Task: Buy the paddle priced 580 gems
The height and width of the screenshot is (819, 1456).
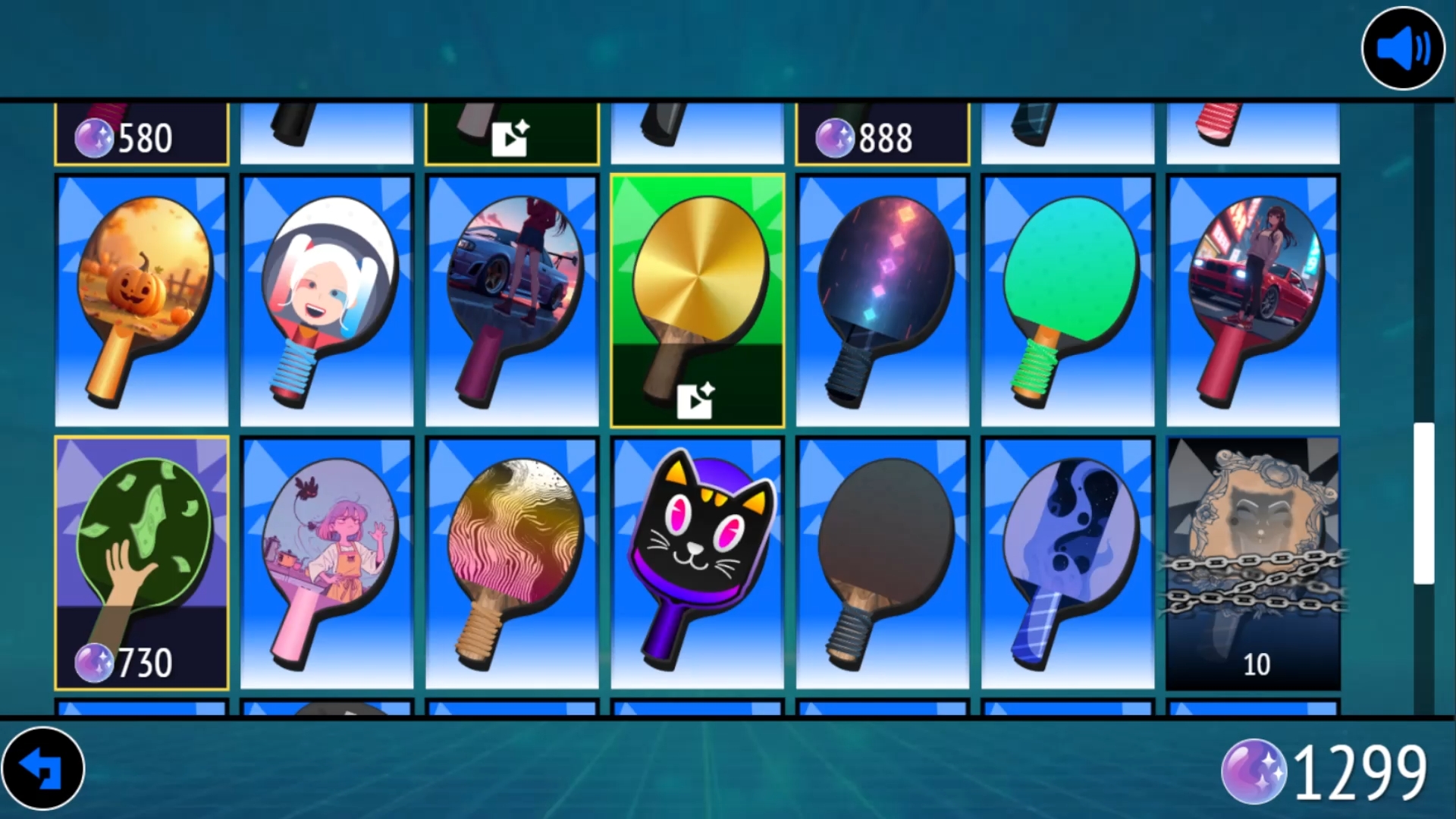Action: 142,135
